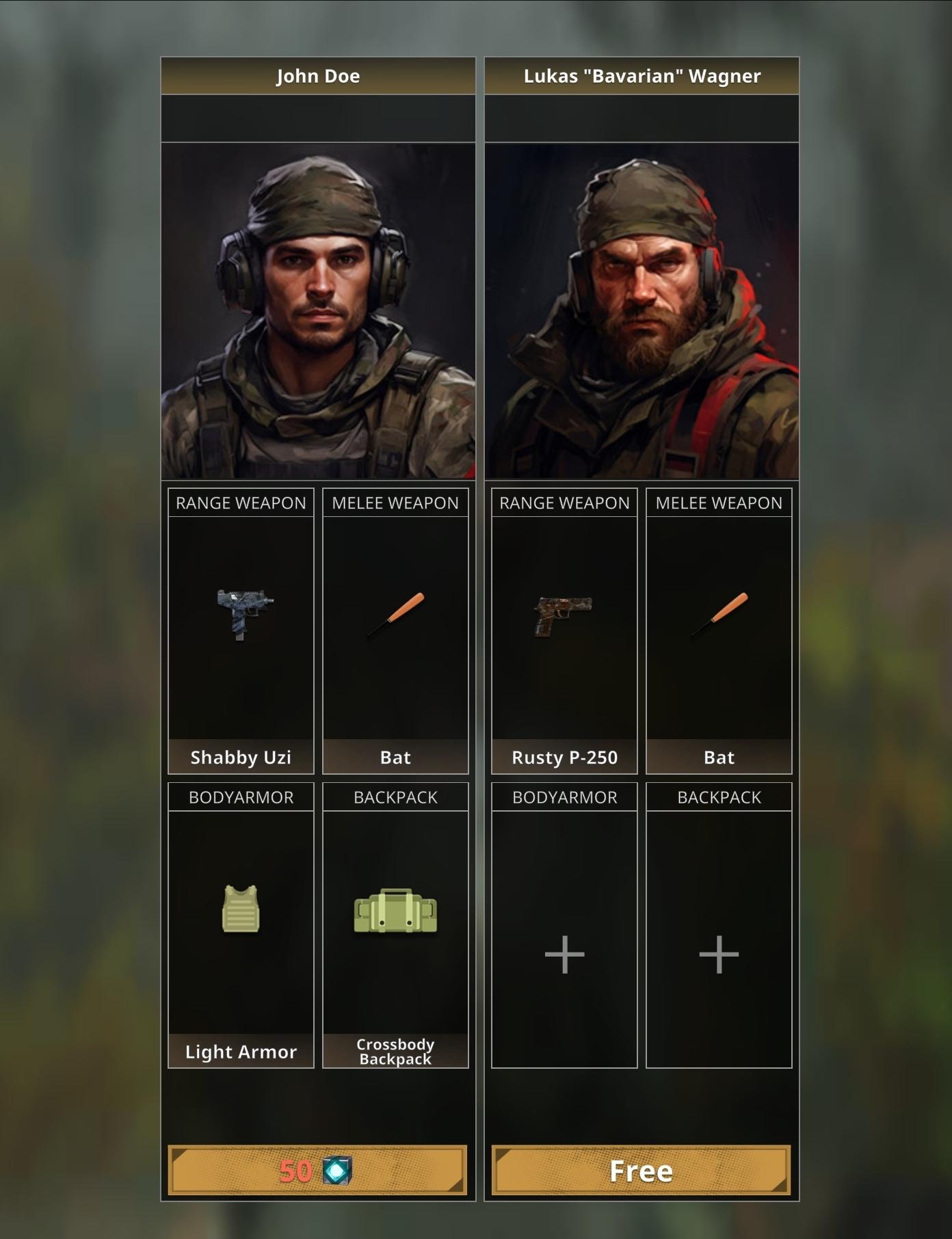Click the Crossbody Backpack icon
The height and width of the screenshot is (1239, 952).
pos(395,909)
